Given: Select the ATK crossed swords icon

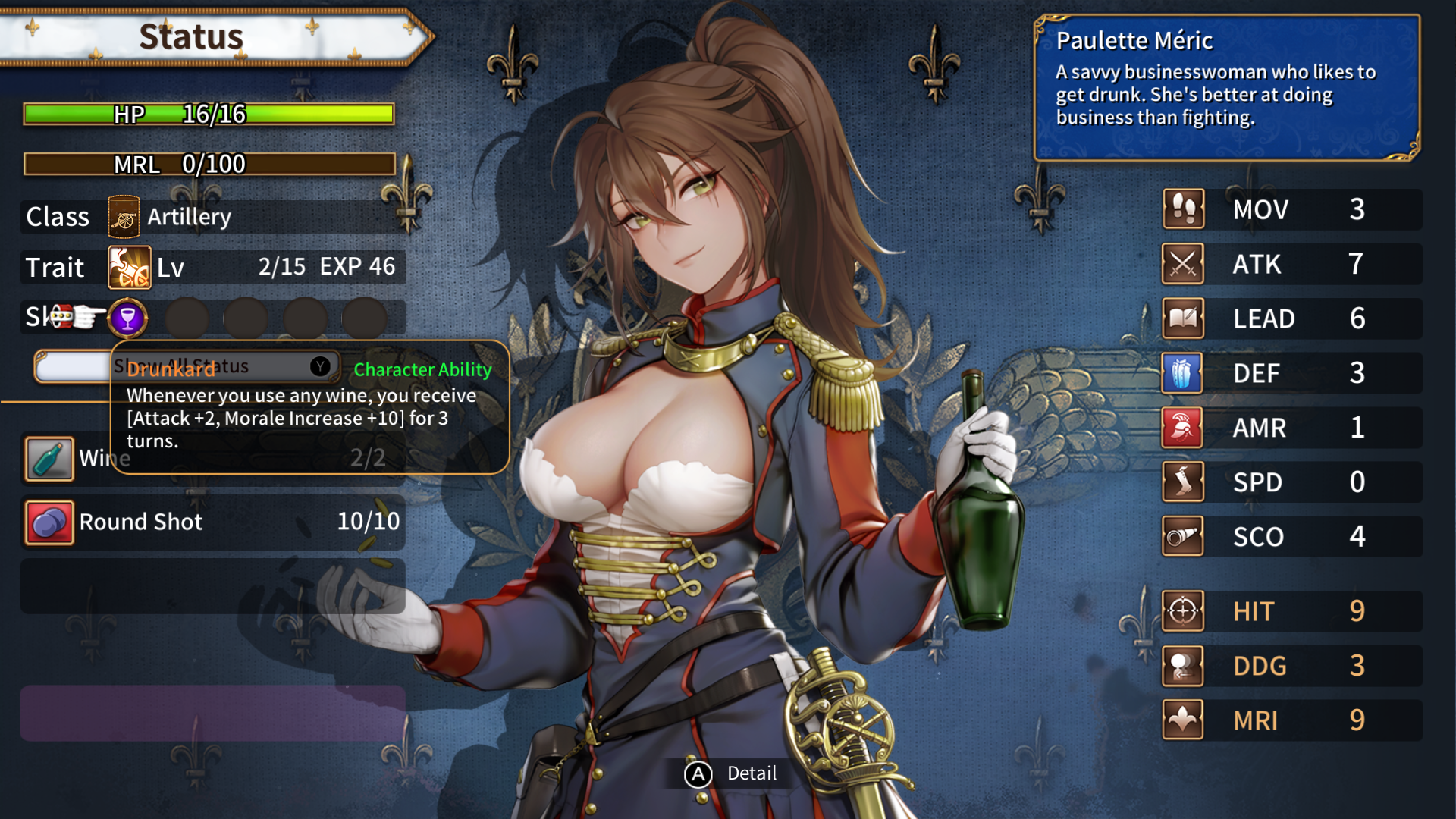Looking at the screenshot, I should coord(1183,264).
